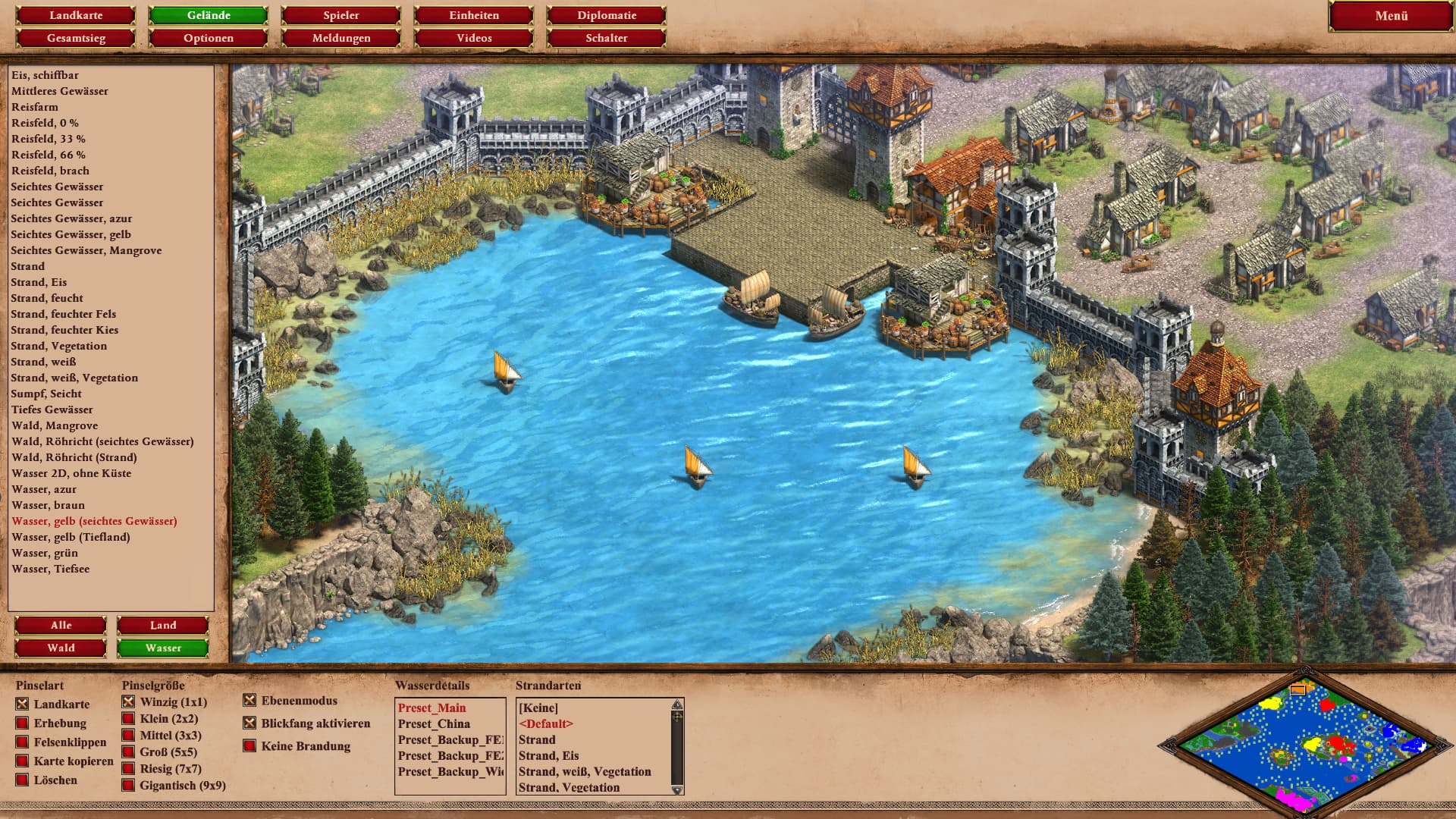This screenshot has height=819, width=1456.
Task: Filter terrain list by Wald
Action: (61, 648)
